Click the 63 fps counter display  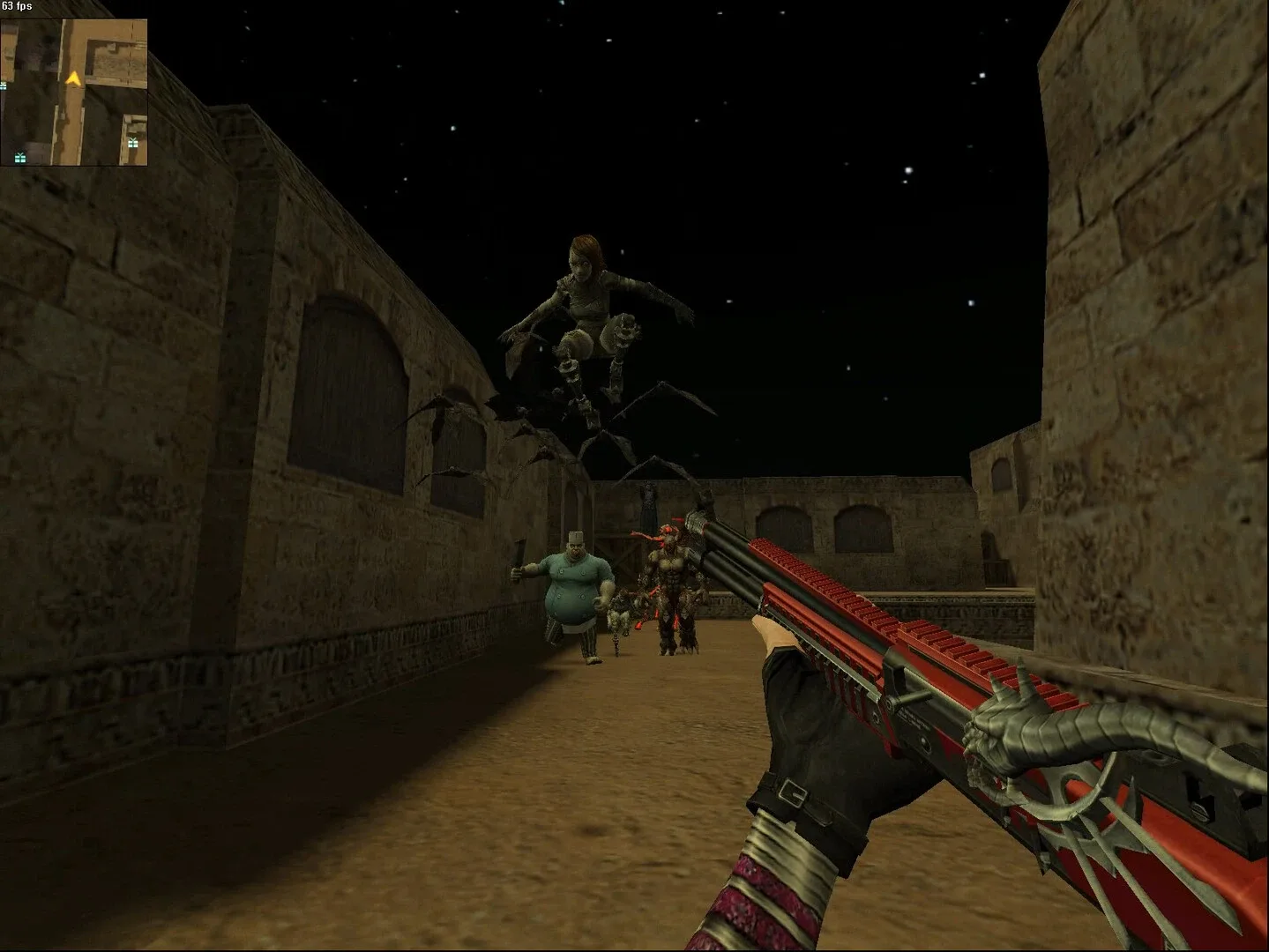point(16,6)
